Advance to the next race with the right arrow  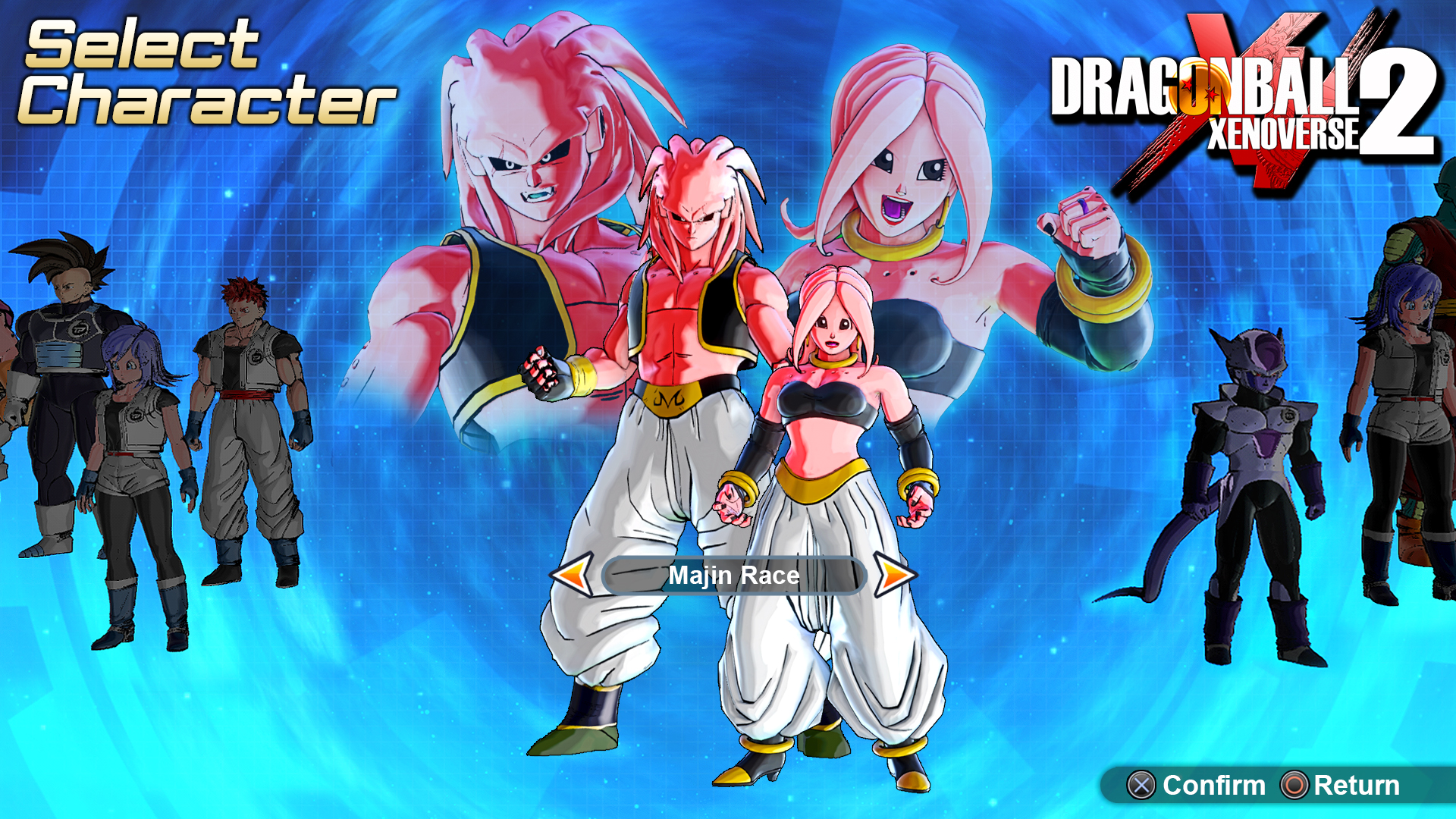[x=896, y=575]
